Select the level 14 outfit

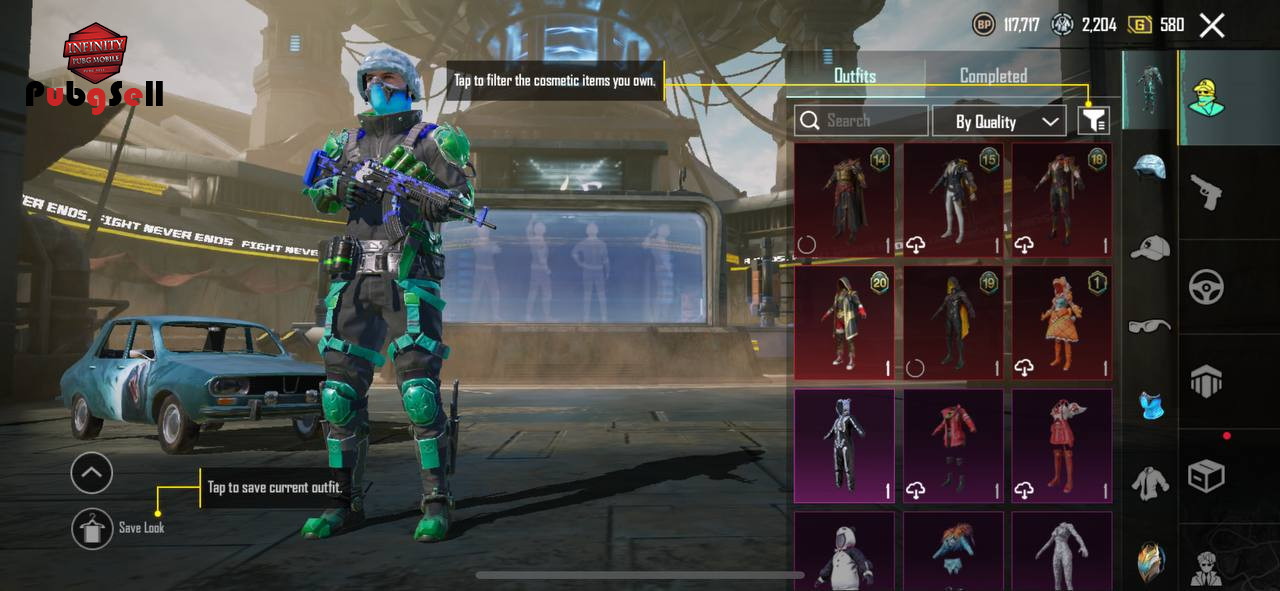tap(844, 200)
